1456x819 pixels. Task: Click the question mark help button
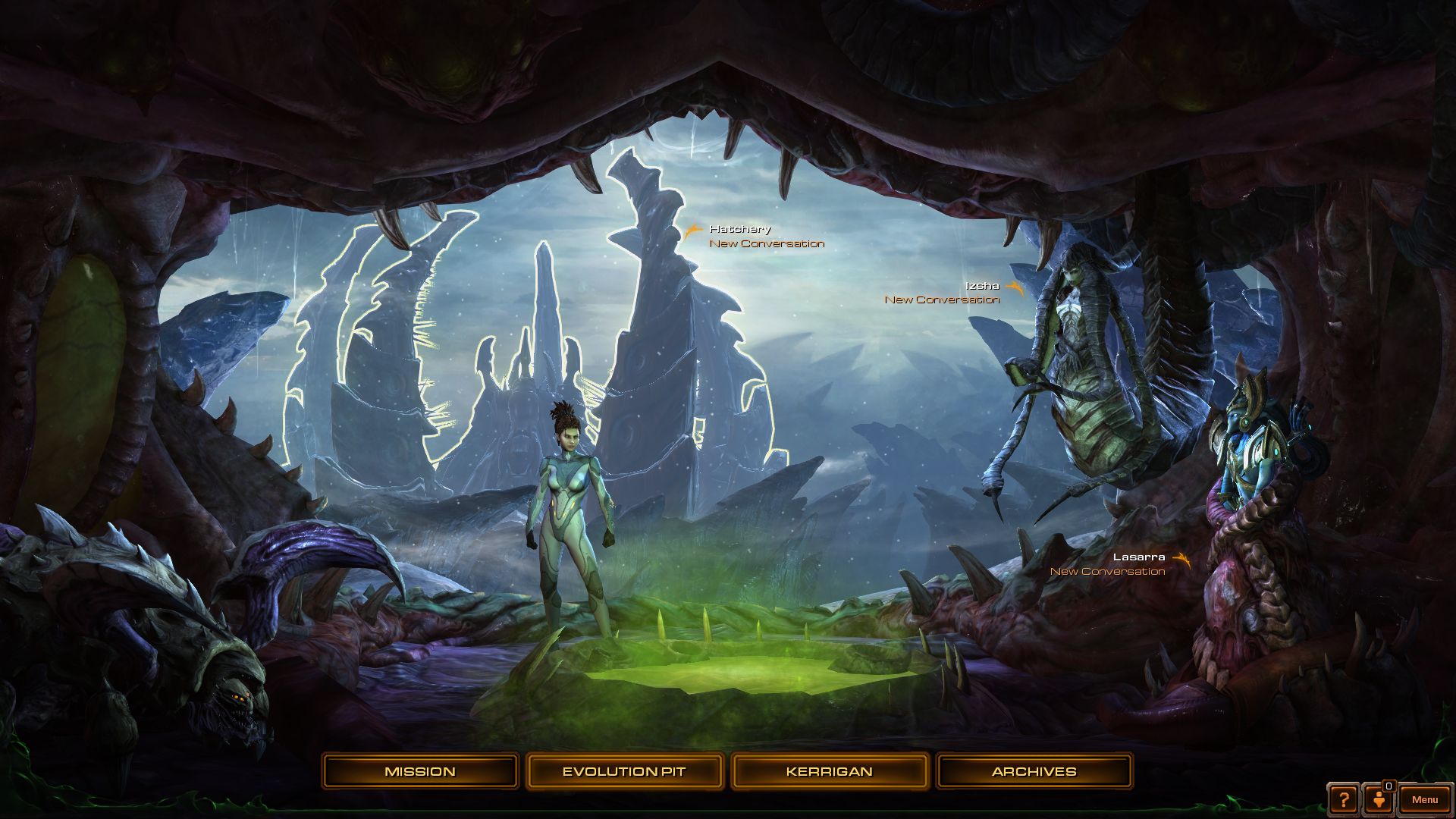coord(1344,799)
